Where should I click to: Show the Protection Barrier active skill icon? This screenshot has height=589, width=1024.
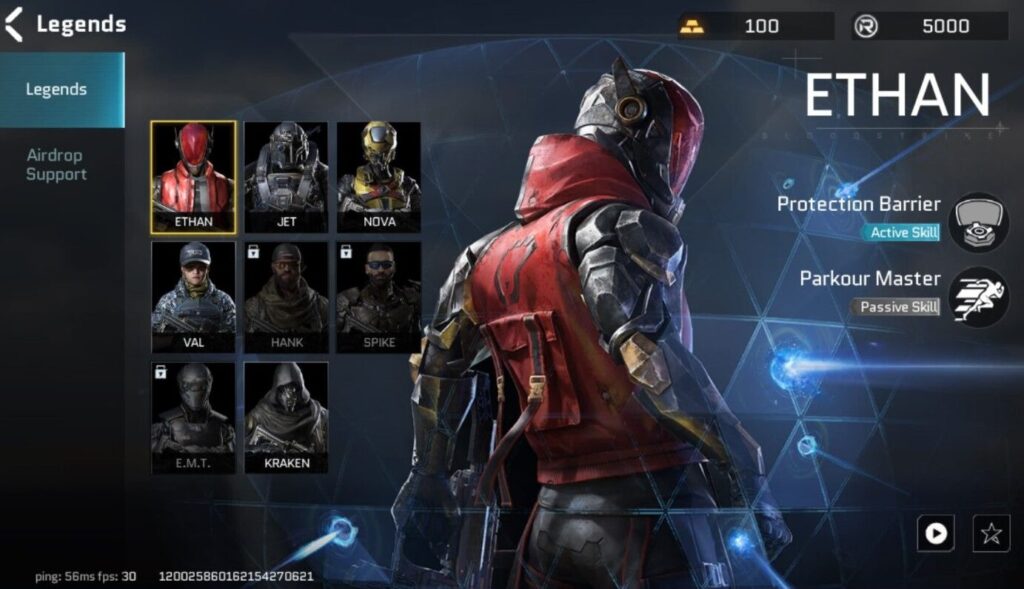(x=978, y=222)
